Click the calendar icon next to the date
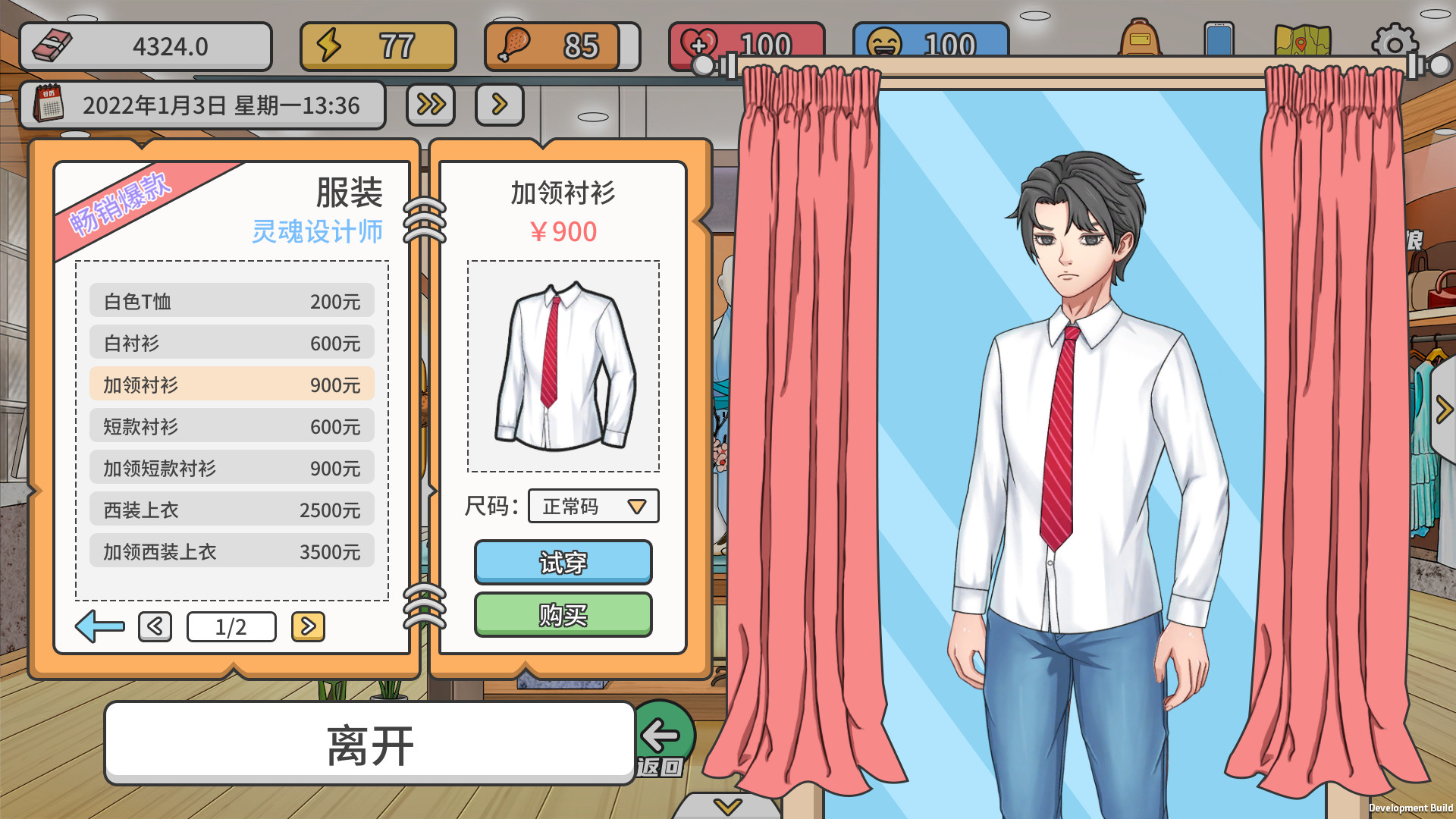1456x819 pixels. click(51, 105)
